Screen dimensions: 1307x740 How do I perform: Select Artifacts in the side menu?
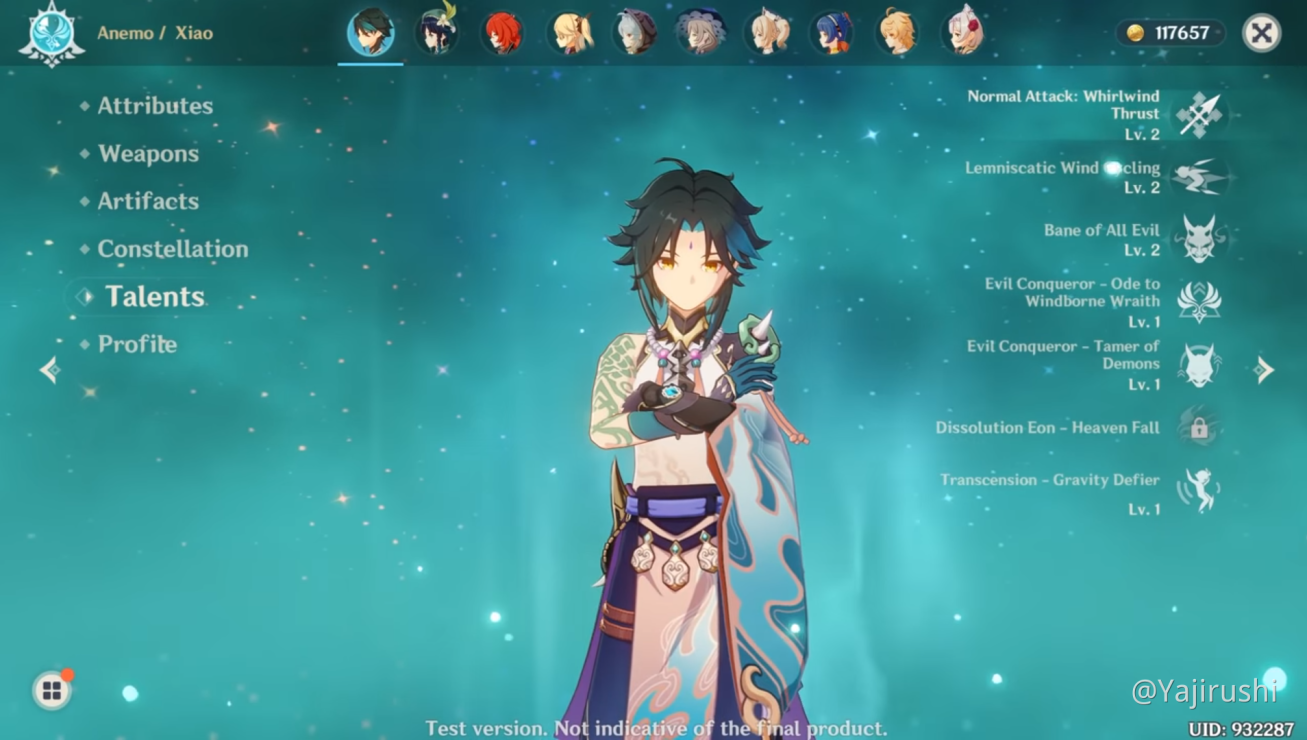coord(148,201)
